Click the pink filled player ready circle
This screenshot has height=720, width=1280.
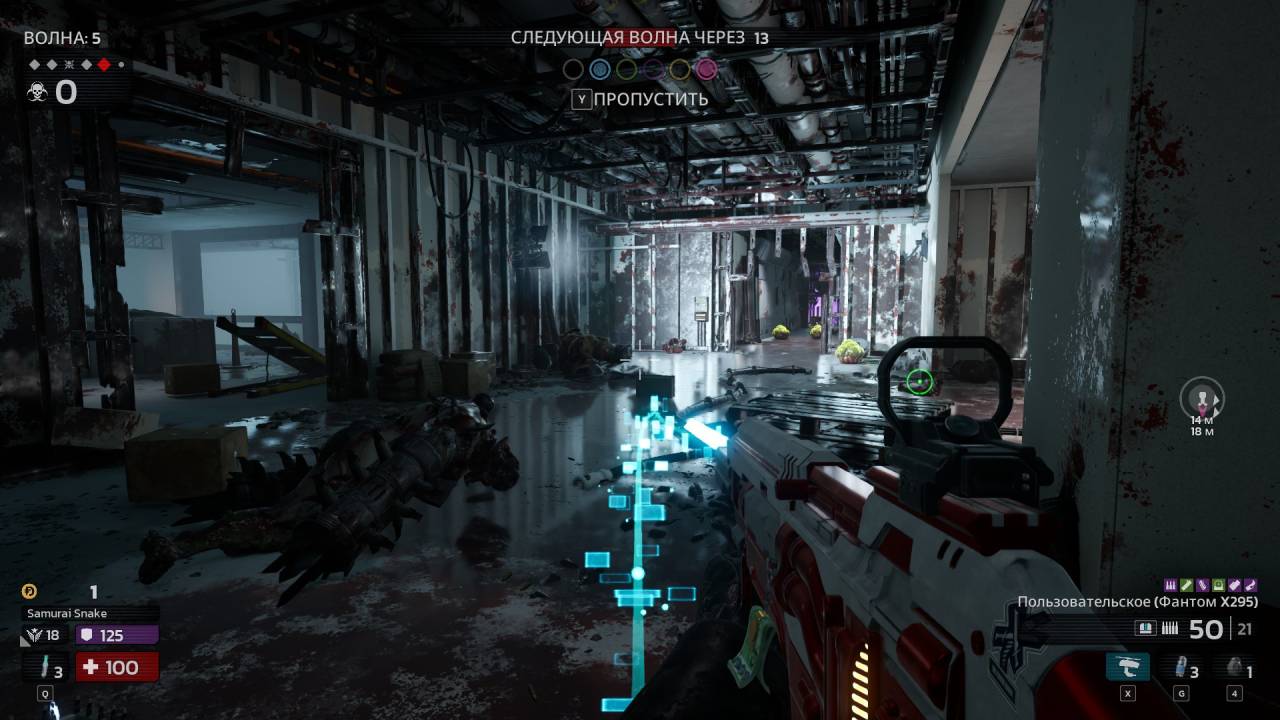(707, 69)
